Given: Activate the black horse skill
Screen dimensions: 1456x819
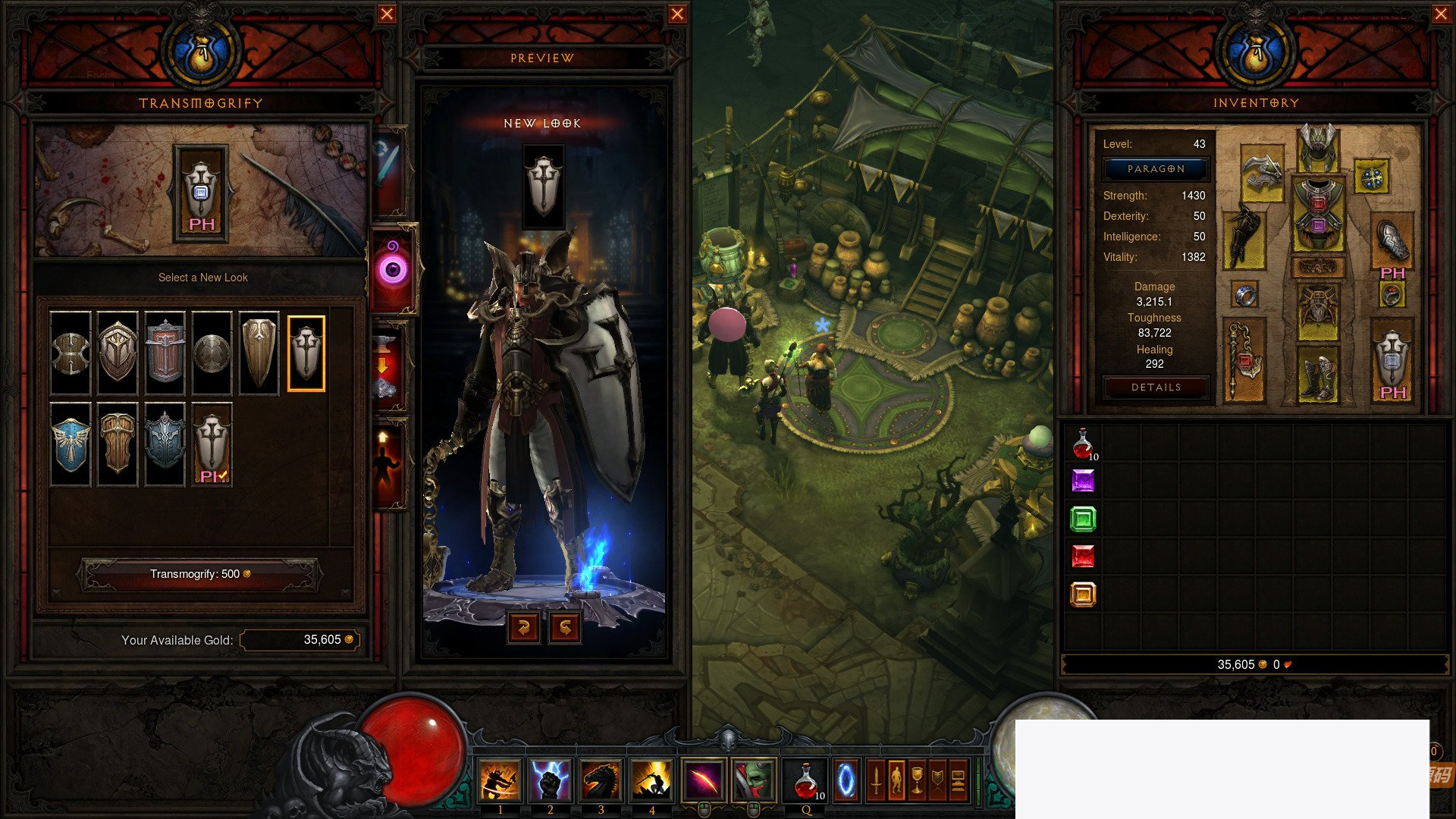Looking at the screenshot, I should point(601,780).
